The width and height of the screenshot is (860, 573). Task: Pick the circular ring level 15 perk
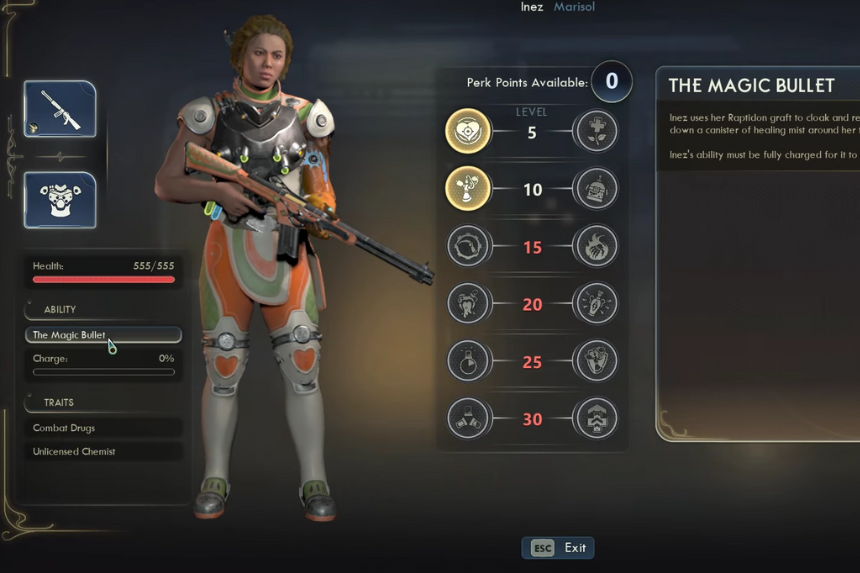click(468, 246)
